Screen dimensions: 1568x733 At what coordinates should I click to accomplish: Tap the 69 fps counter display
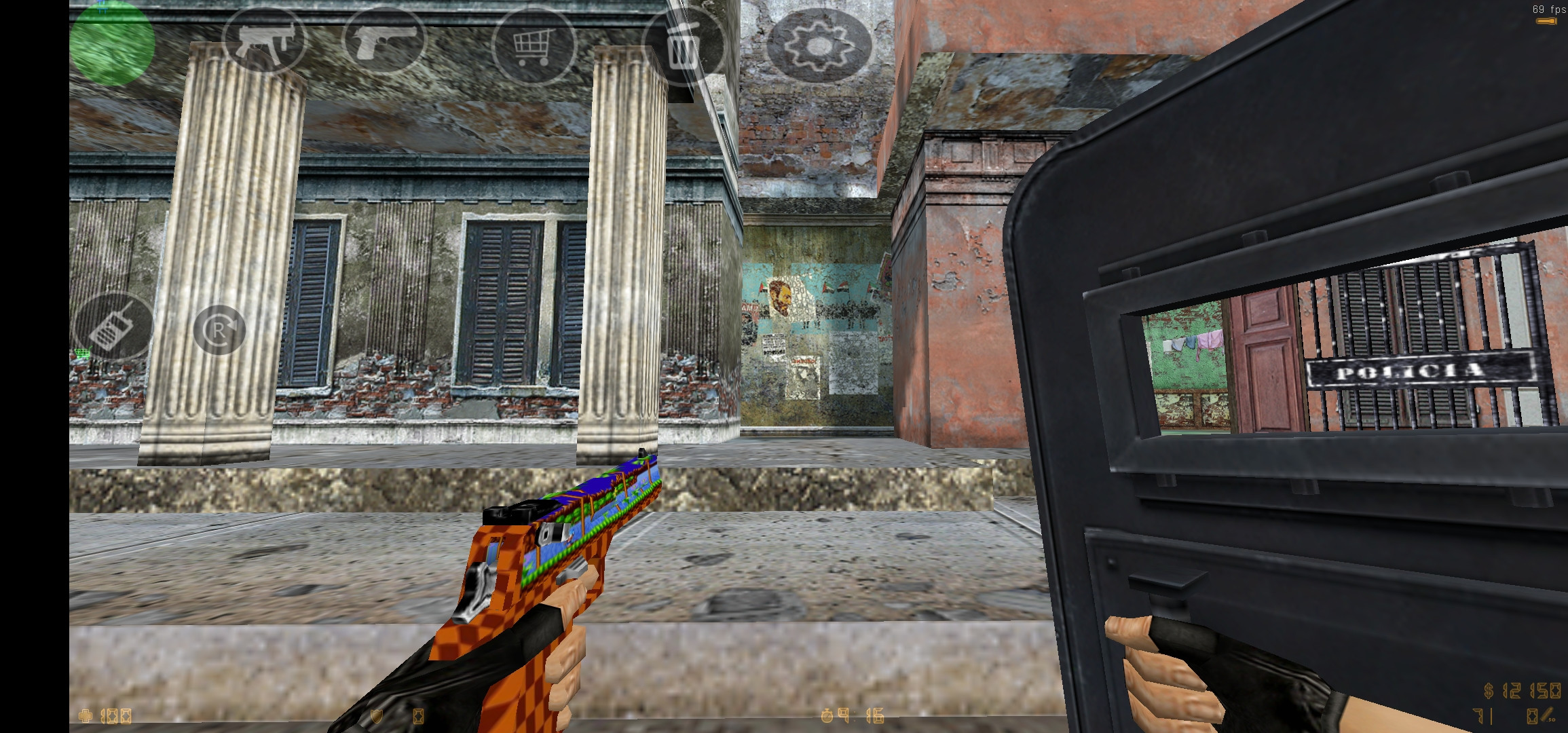point(1541,10)
